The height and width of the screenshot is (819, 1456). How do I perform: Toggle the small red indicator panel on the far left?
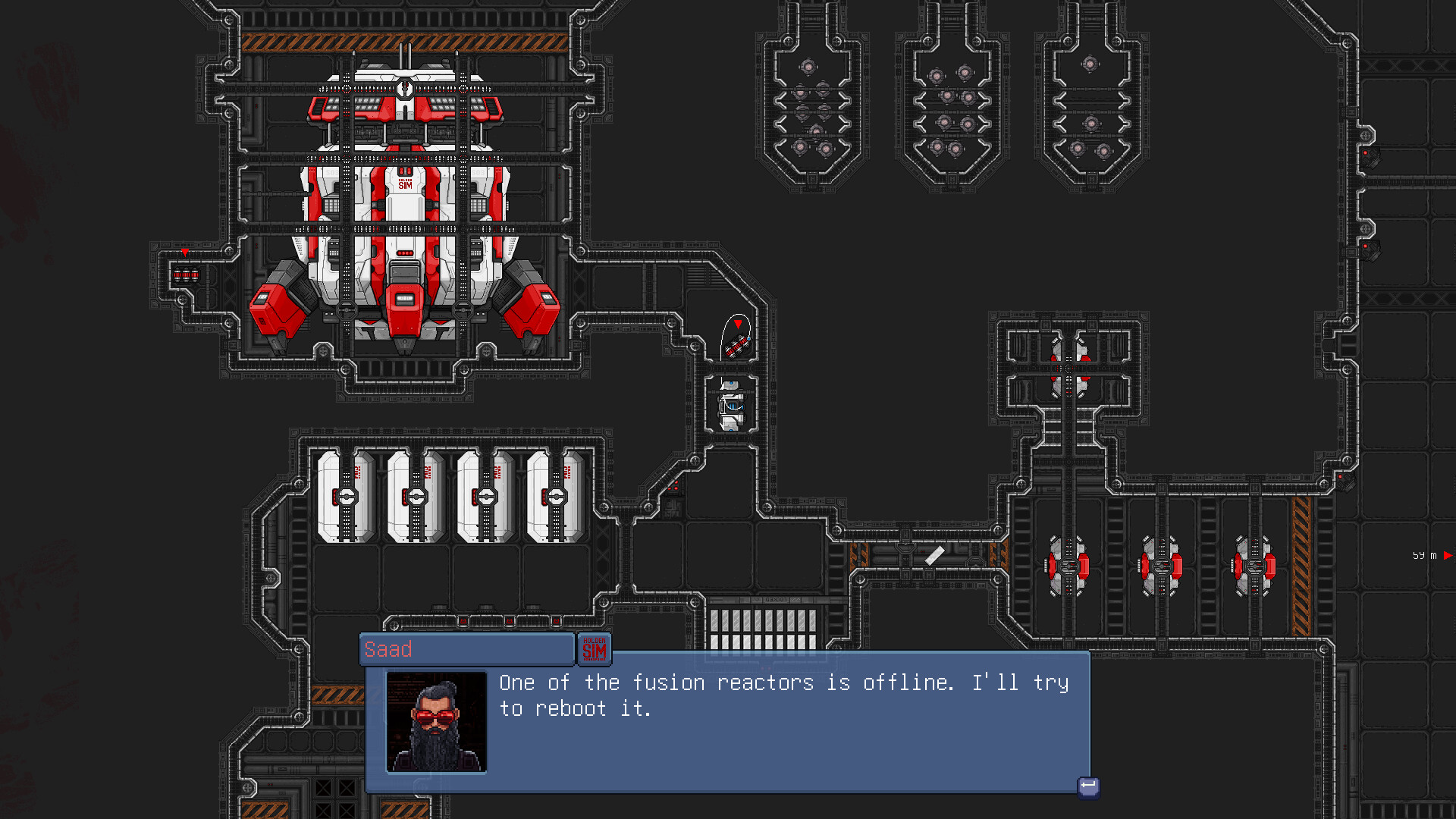pos(187,275)
